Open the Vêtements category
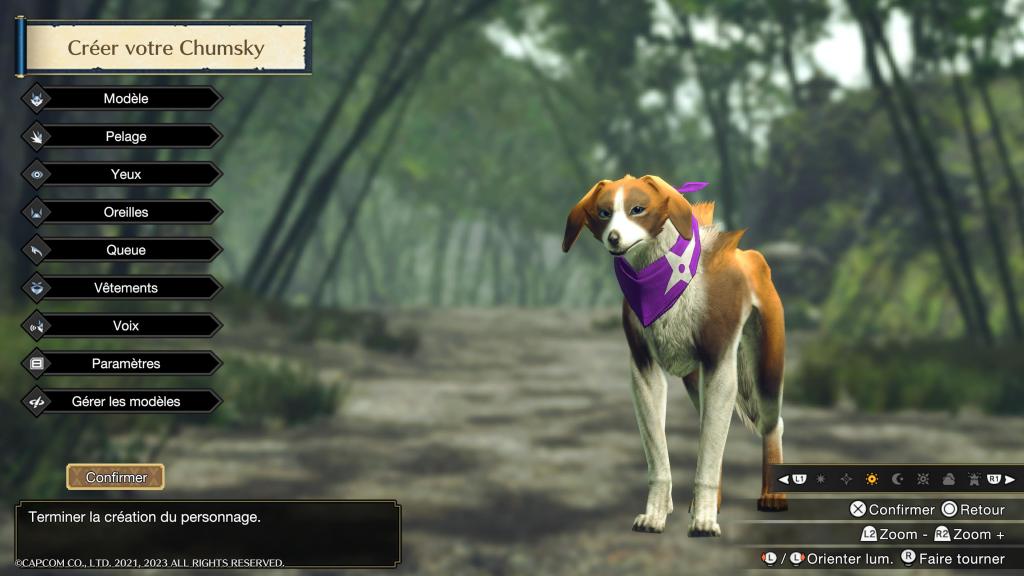Screen dimensions: 1024x576 click(126, 288)
